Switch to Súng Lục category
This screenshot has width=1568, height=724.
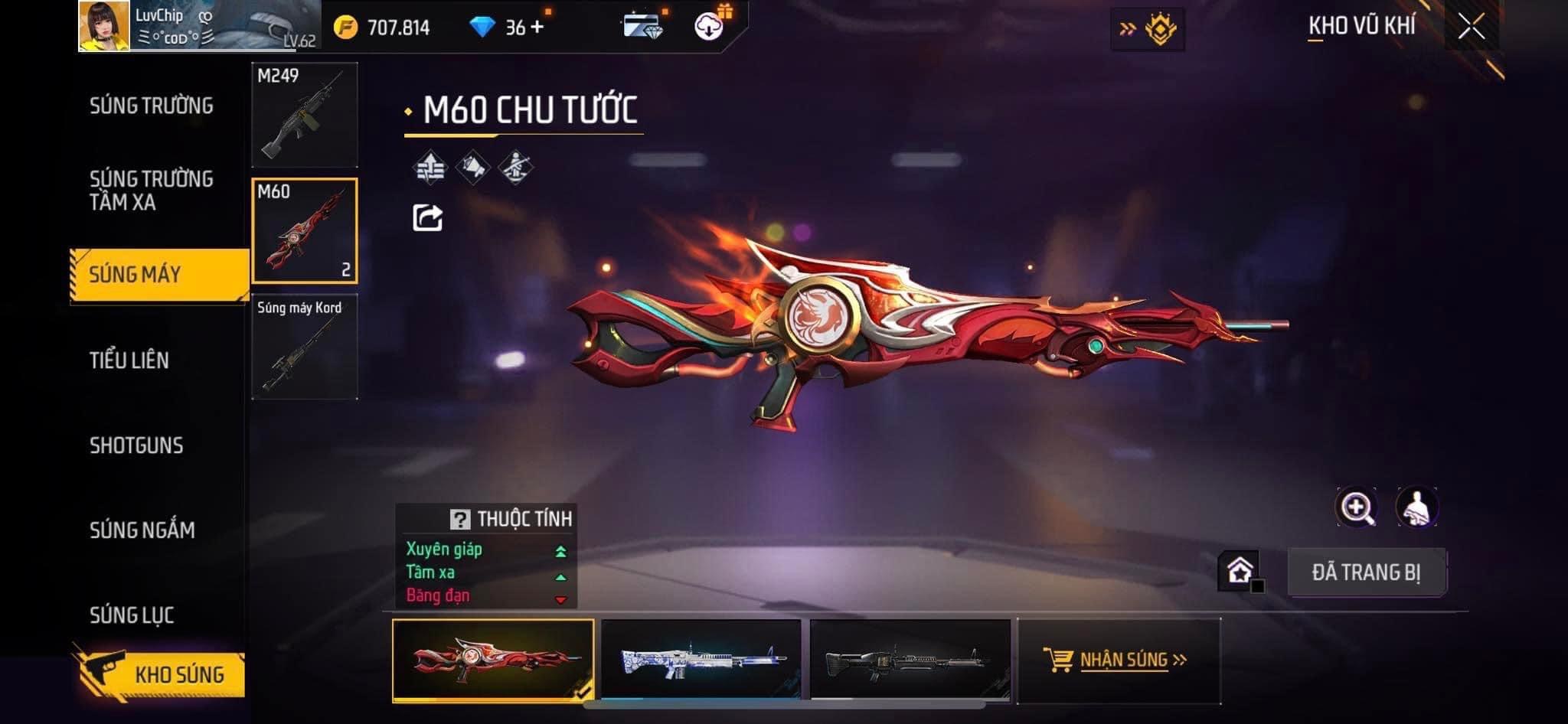point(132,615)
